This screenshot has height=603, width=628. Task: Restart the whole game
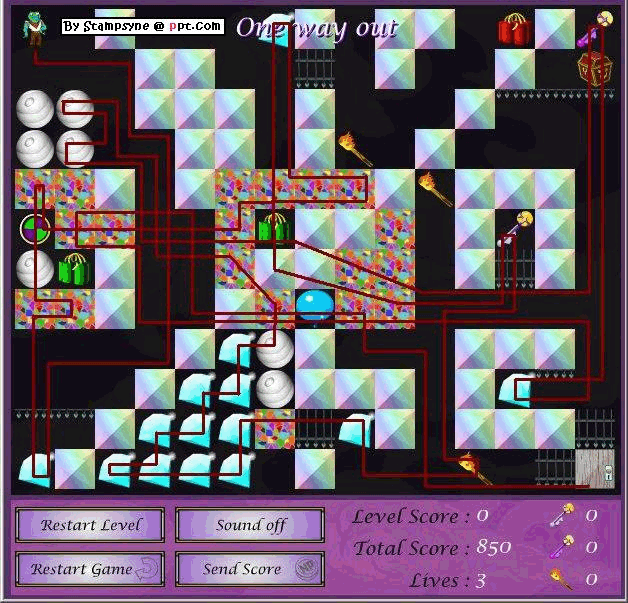85,569
